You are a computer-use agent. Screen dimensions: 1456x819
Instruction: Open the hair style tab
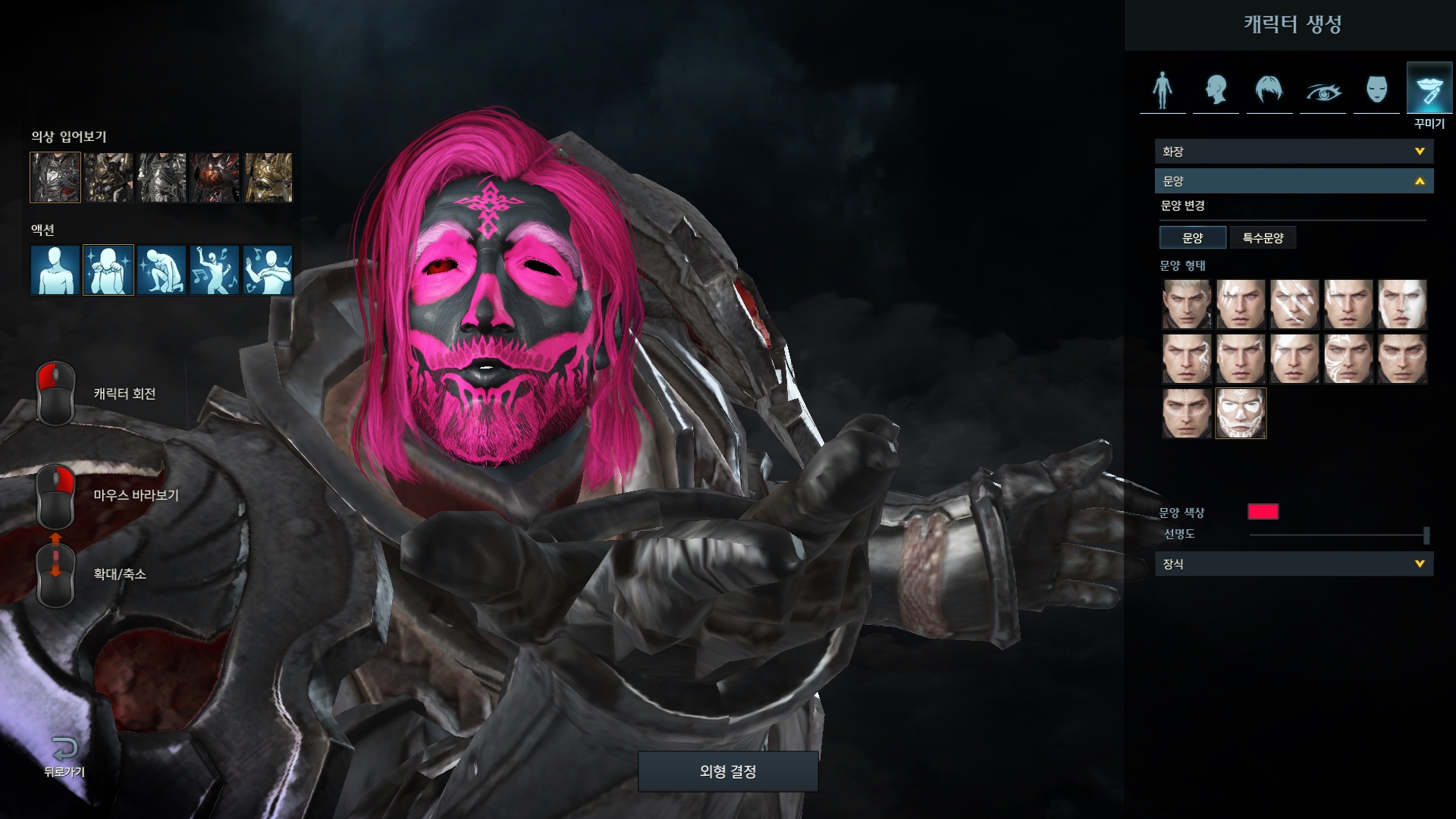(1269, 90)
